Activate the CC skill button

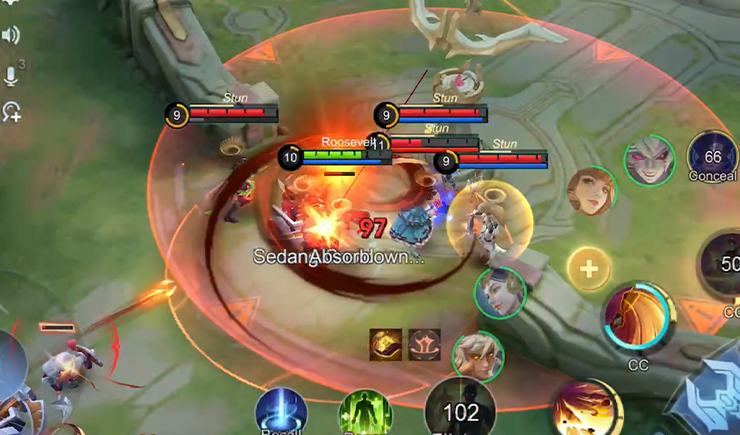pos(638,317)
